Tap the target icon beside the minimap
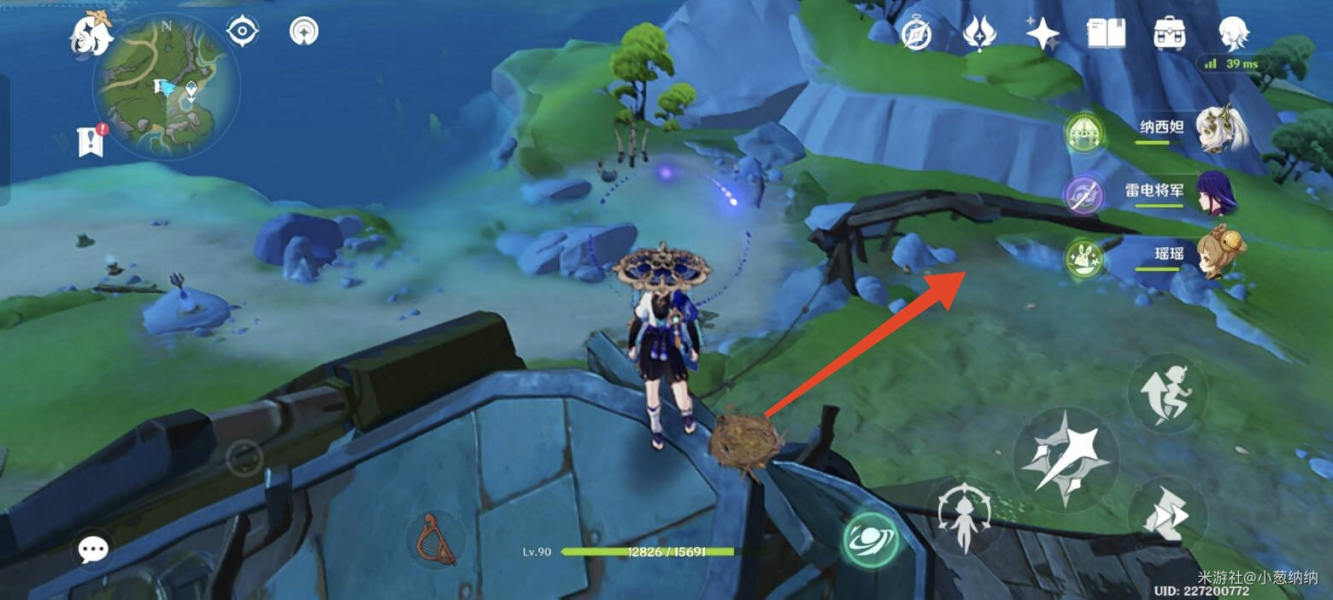 point(242,32)
